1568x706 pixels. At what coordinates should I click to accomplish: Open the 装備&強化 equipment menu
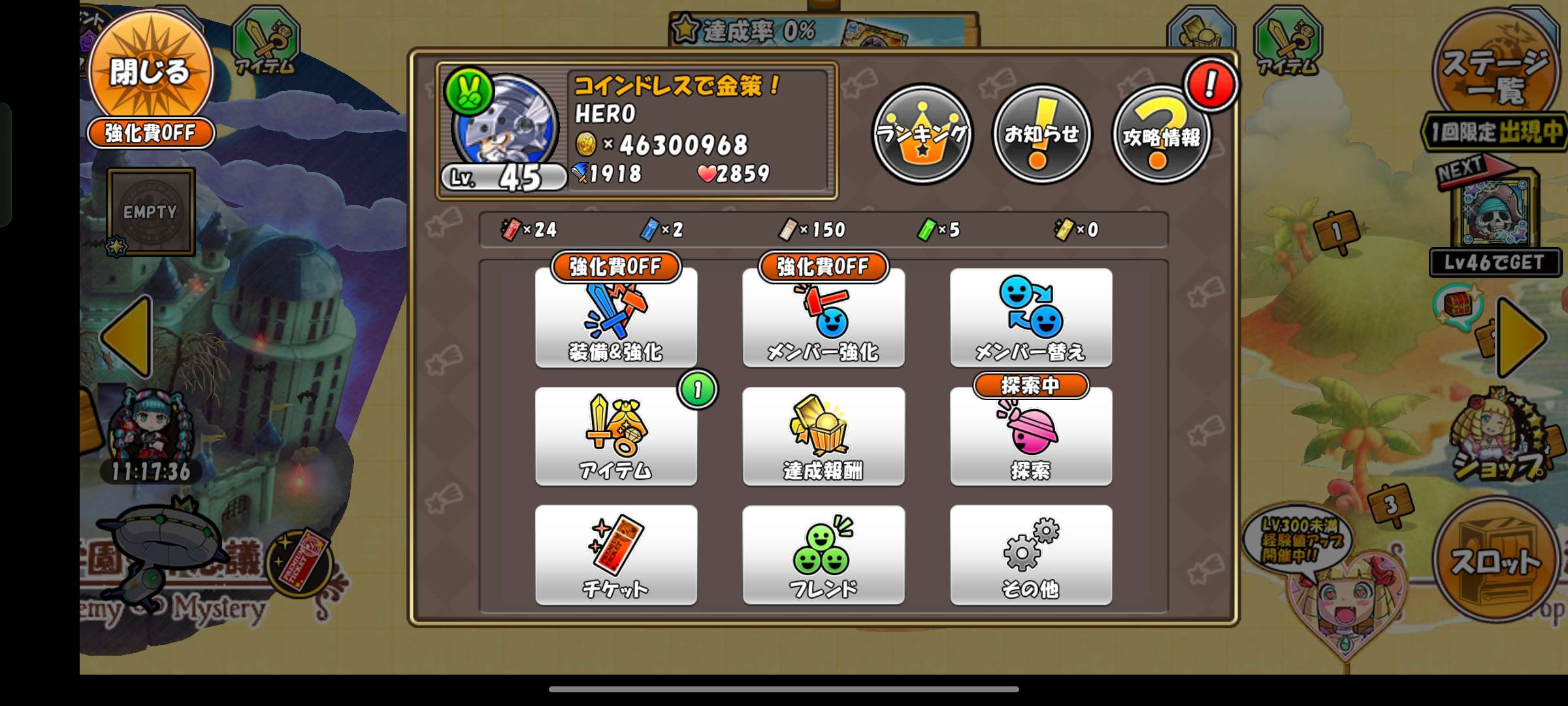pos(615,318)
